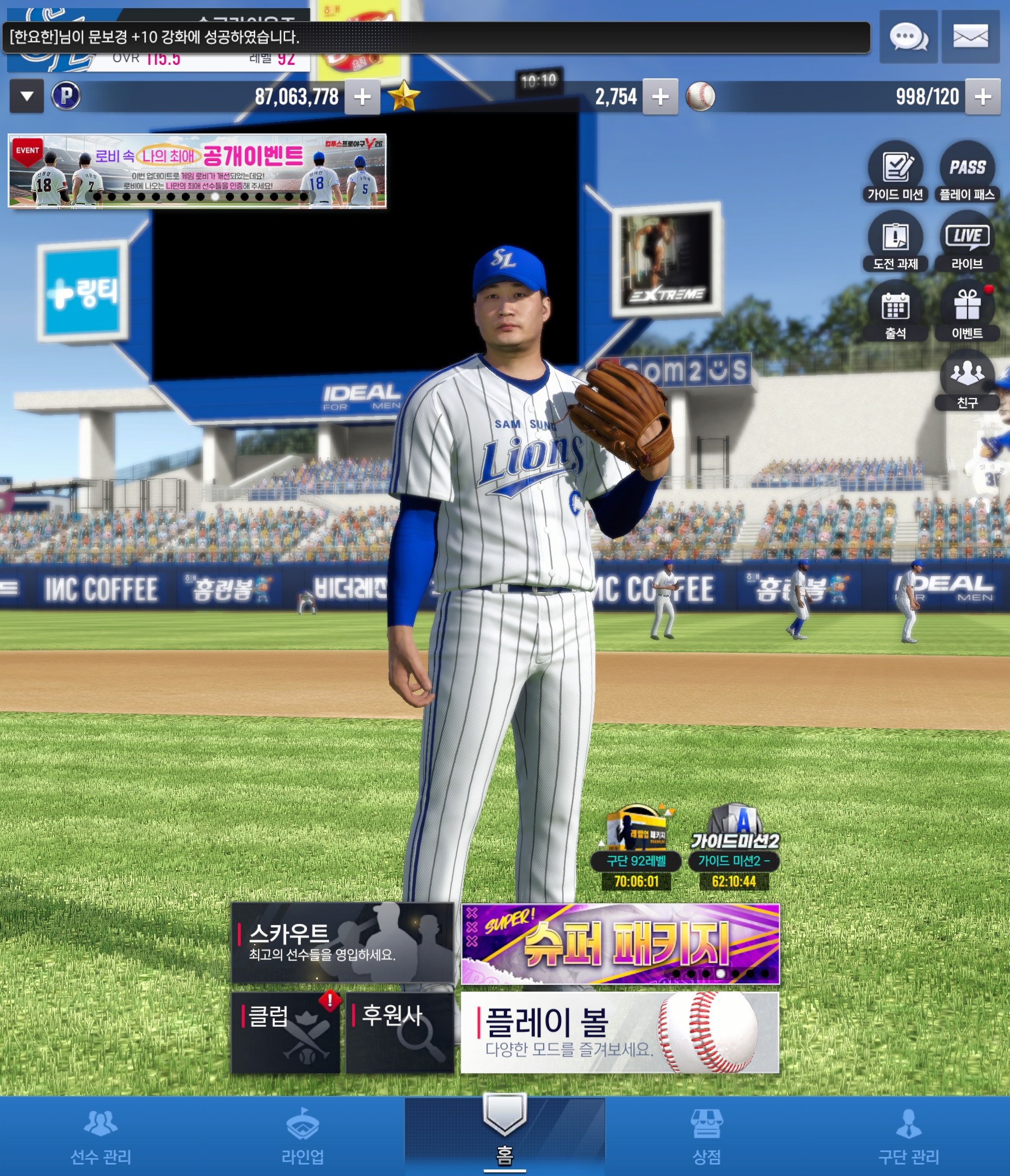Open the 친구 friends list
Image resolution: width=1010 pixels, height=1176 pixels.
point(967,379)
